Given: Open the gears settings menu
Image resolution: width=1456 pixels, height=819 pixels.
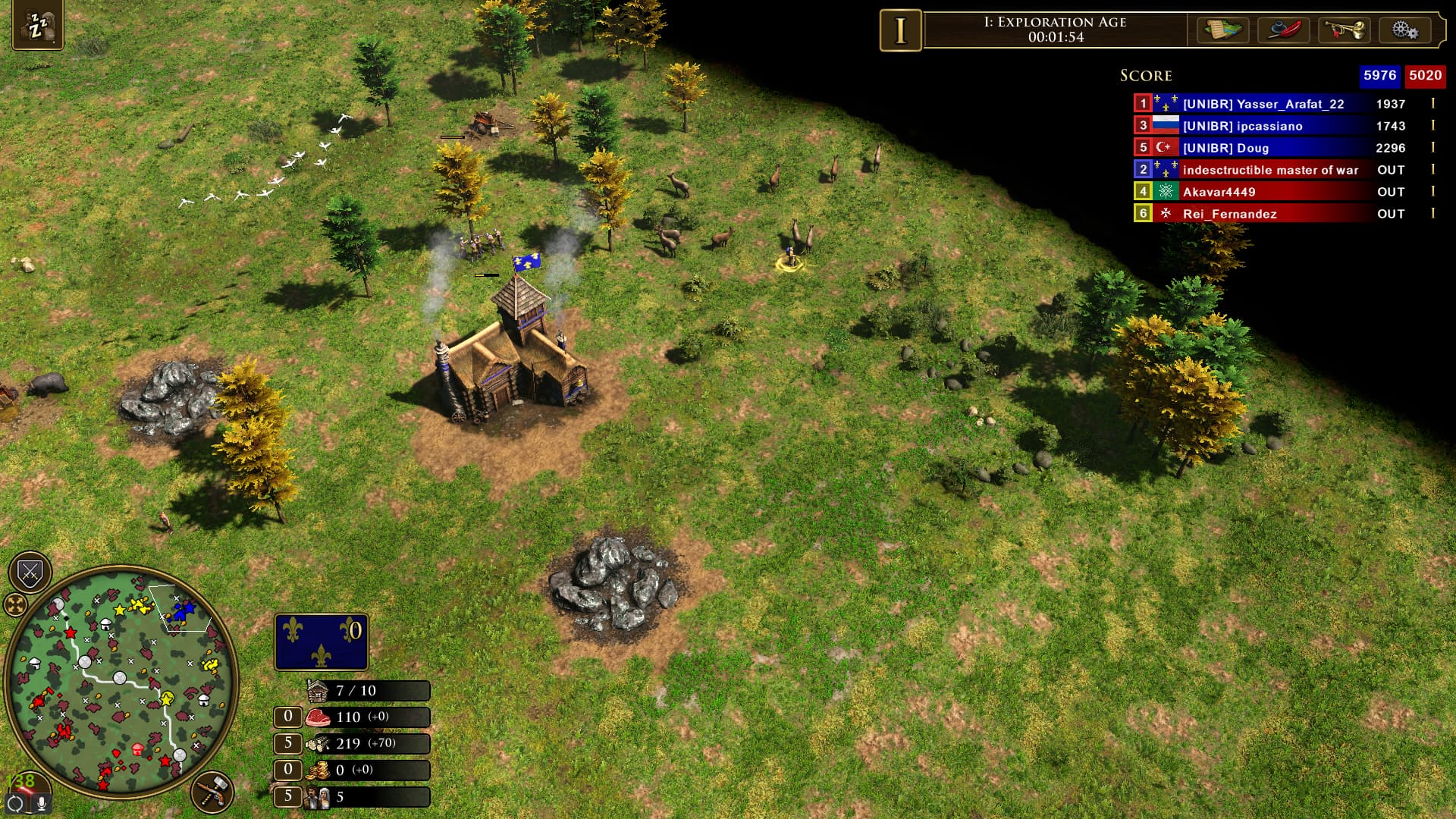Looking at the screenshot, I should (1404, 30).
